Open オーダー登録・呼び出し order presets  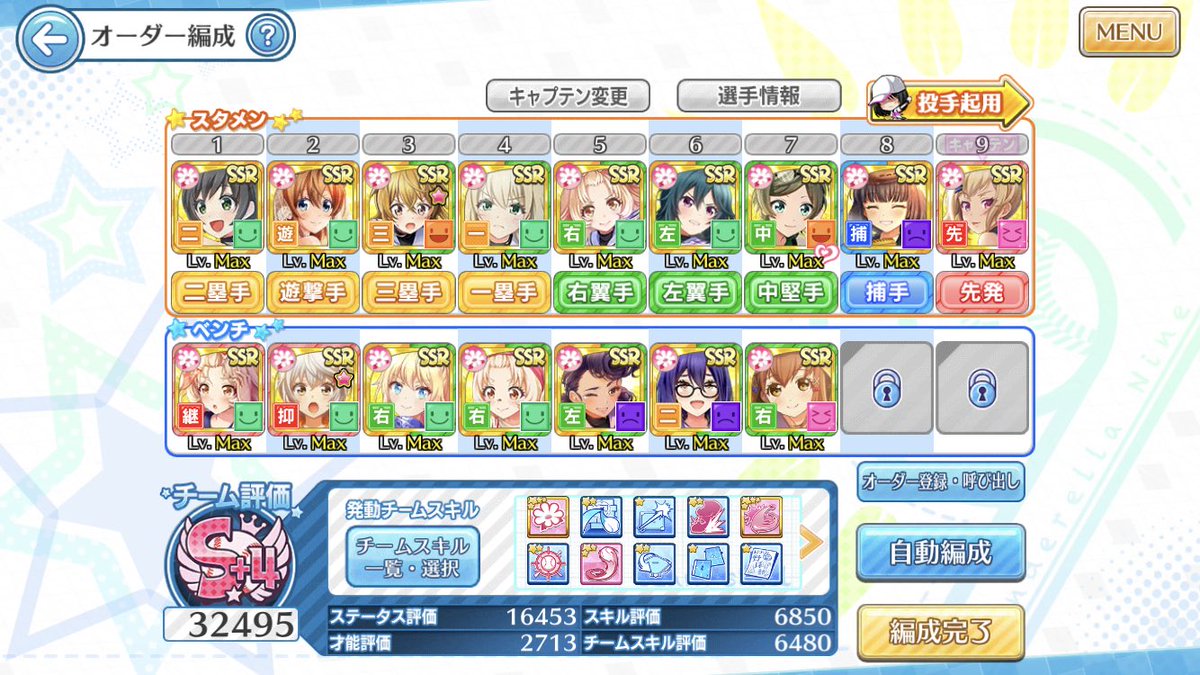tap(940, 482)
